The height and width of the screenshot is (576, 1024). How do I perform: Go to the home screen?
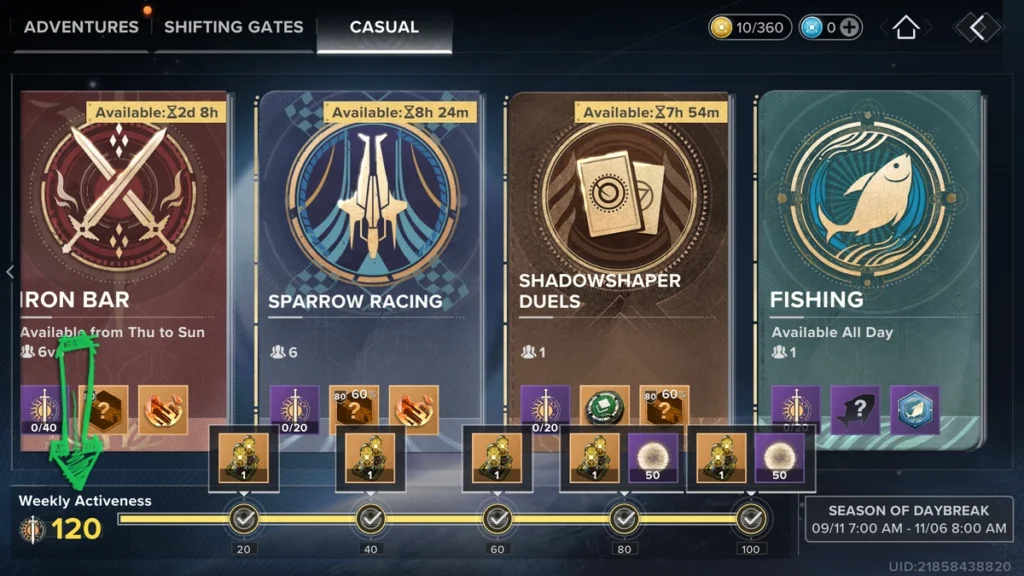point(905,28)
